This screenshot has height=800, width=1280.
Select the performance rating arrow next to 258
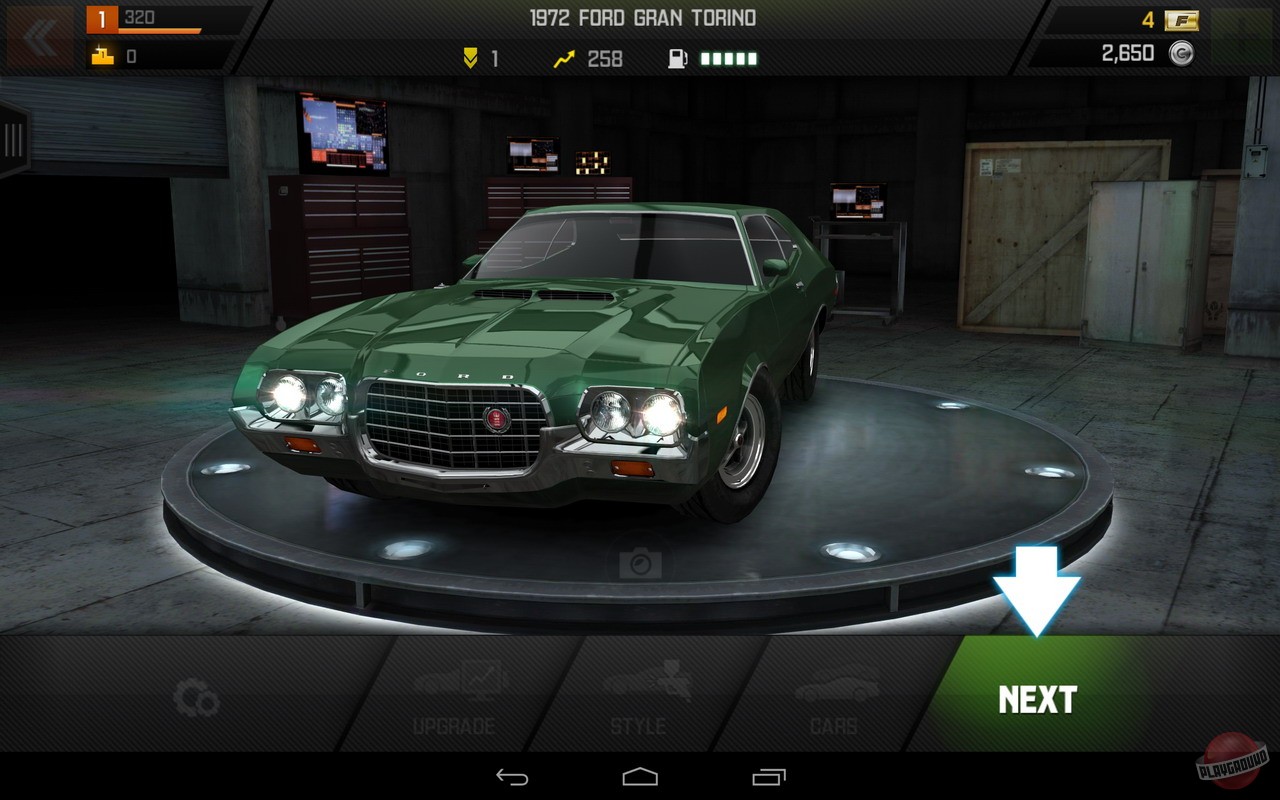click(563, 58)
